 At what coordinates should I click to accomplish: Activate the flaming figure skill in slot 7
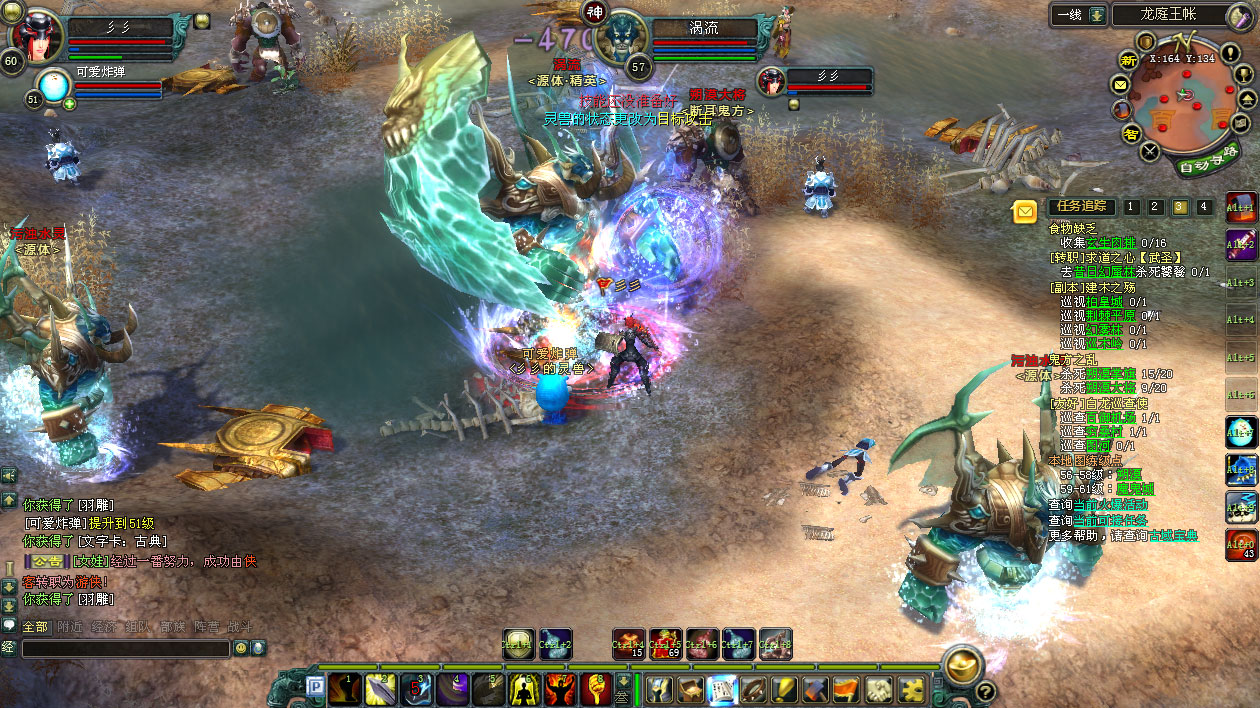pos(560,688)
